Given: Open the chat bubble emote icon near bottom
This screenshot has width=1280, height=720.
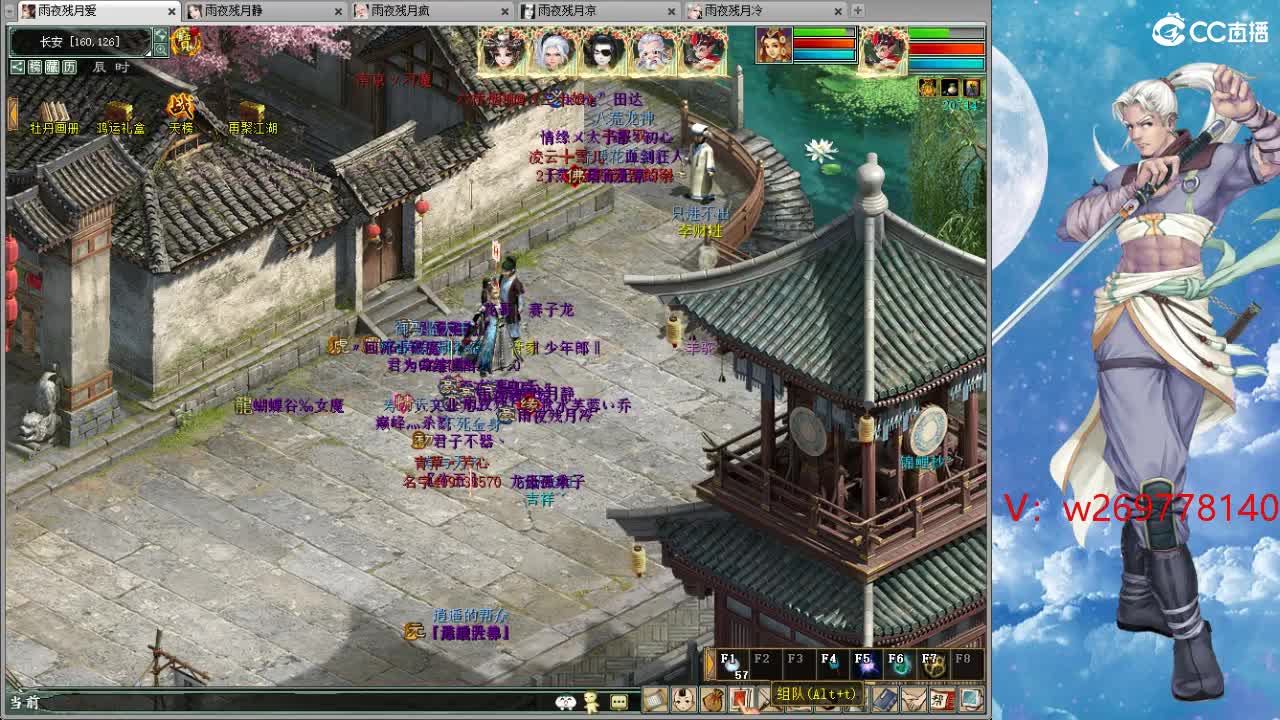Looking at the screenshot, I should point(617,700).
